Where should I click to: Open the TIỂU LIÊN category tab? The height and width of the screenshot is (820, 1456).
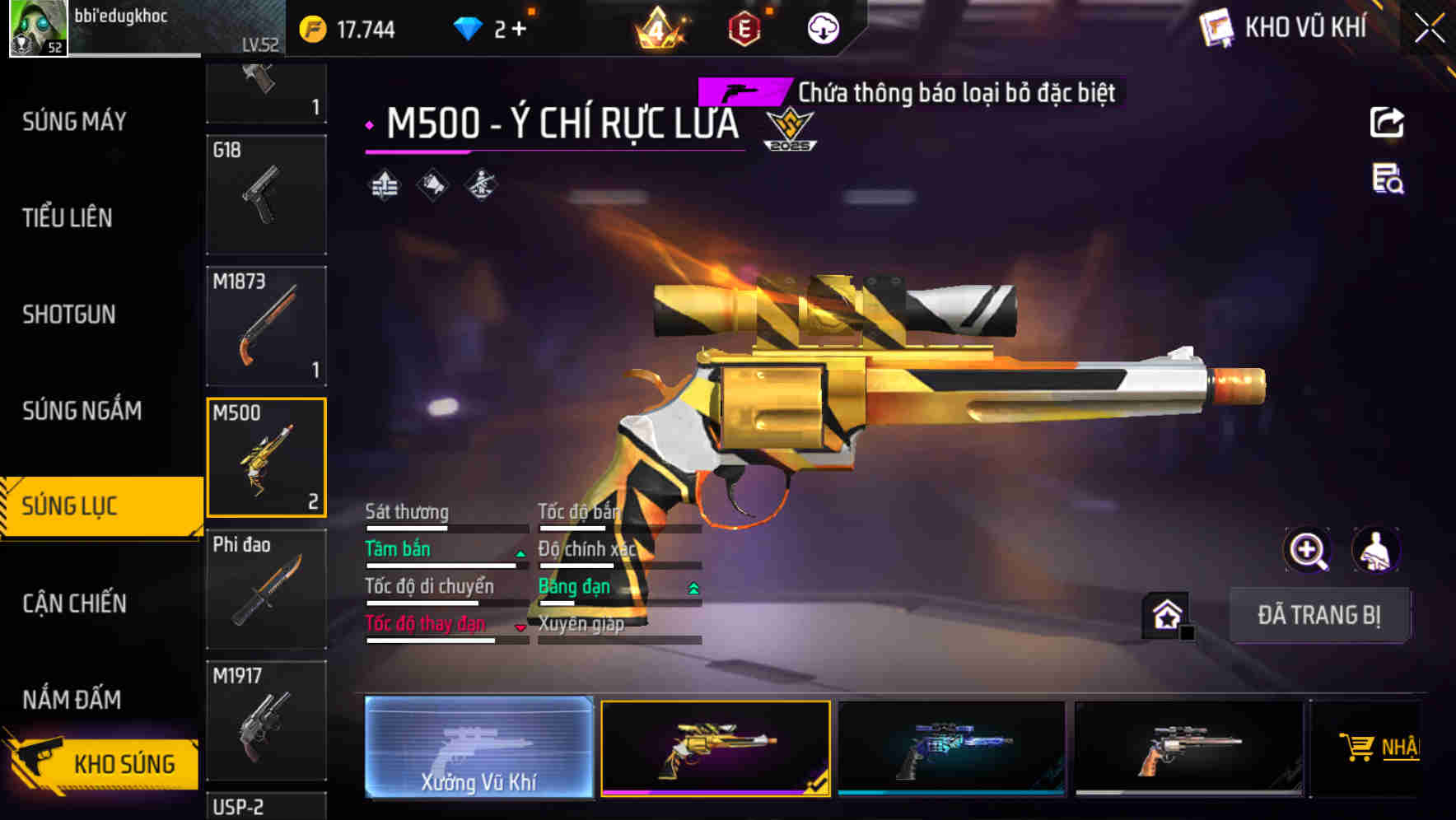tap(67, 218)
